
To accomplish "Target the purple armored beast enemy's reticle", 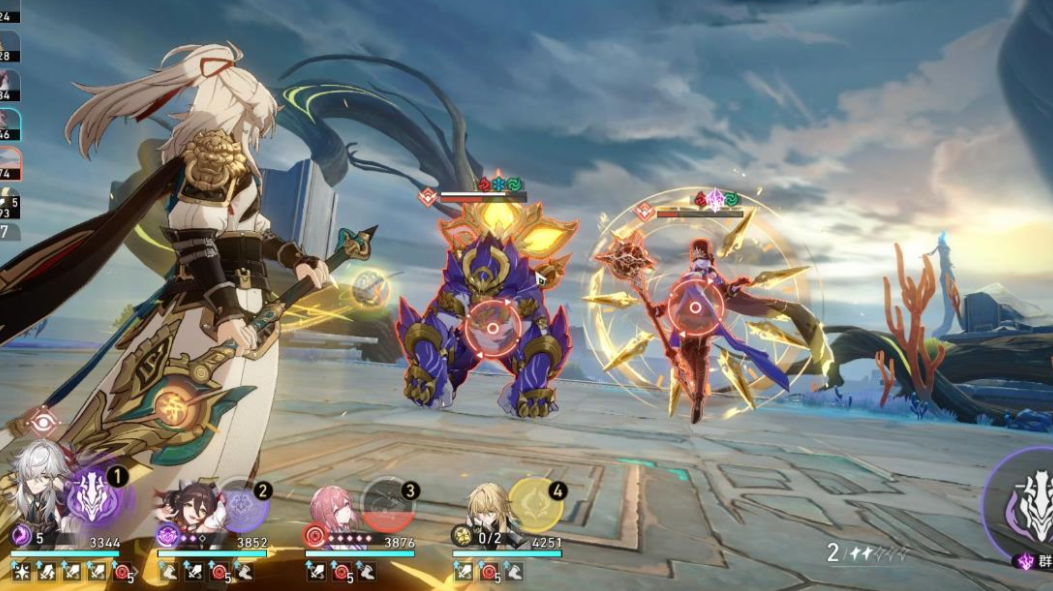I will click(491, 324).
